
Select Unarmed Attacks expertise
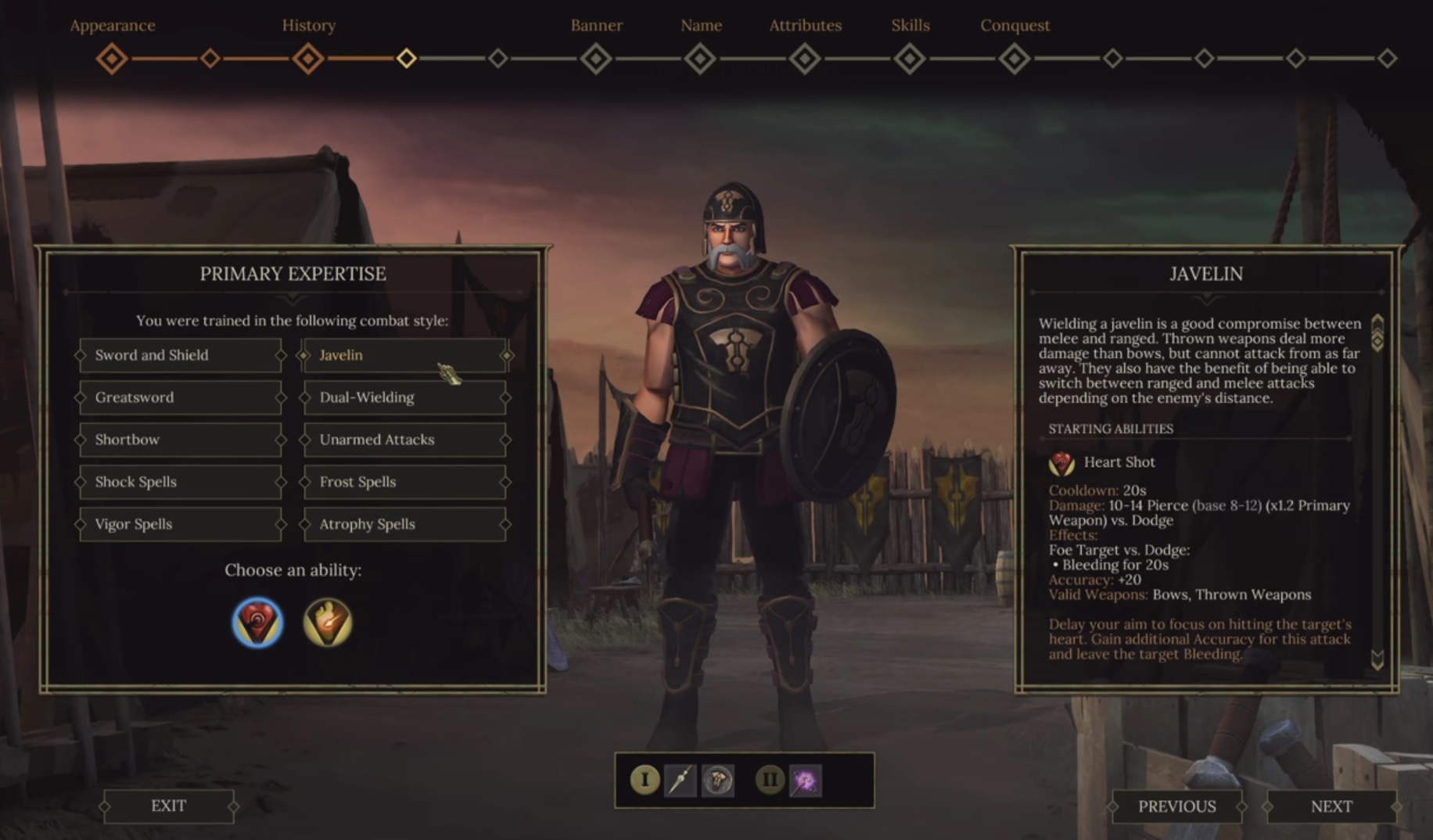[x=404, y=440]
